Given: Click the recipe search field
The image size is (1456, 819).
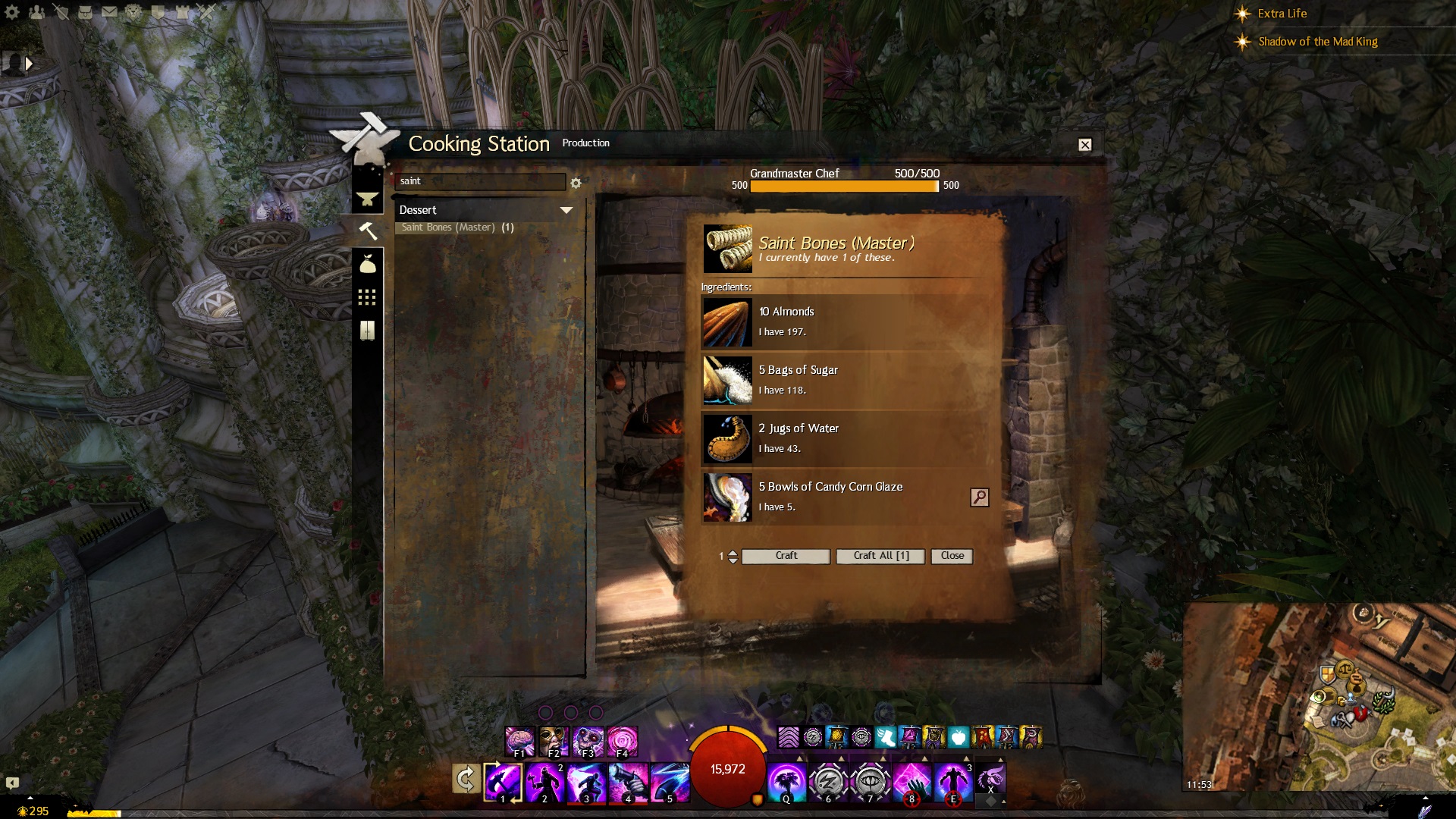Looking at the screenshot, I should tap(479, 181).
